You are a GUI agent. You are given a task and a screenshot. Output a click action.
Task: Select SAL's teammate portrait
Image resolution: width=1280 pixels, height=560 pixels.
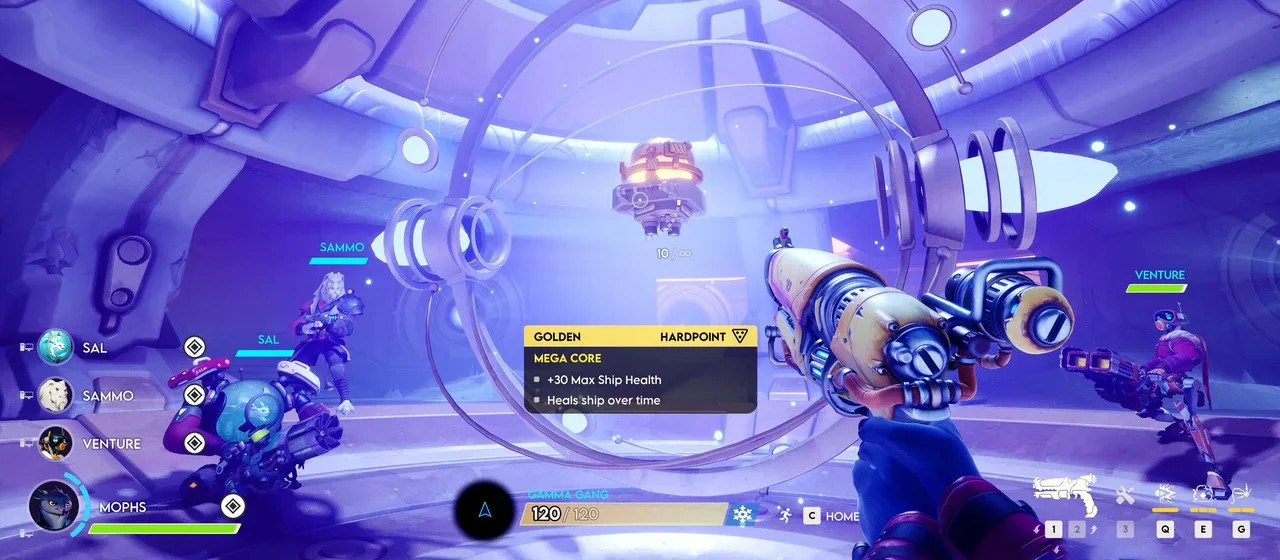(55, 348)
